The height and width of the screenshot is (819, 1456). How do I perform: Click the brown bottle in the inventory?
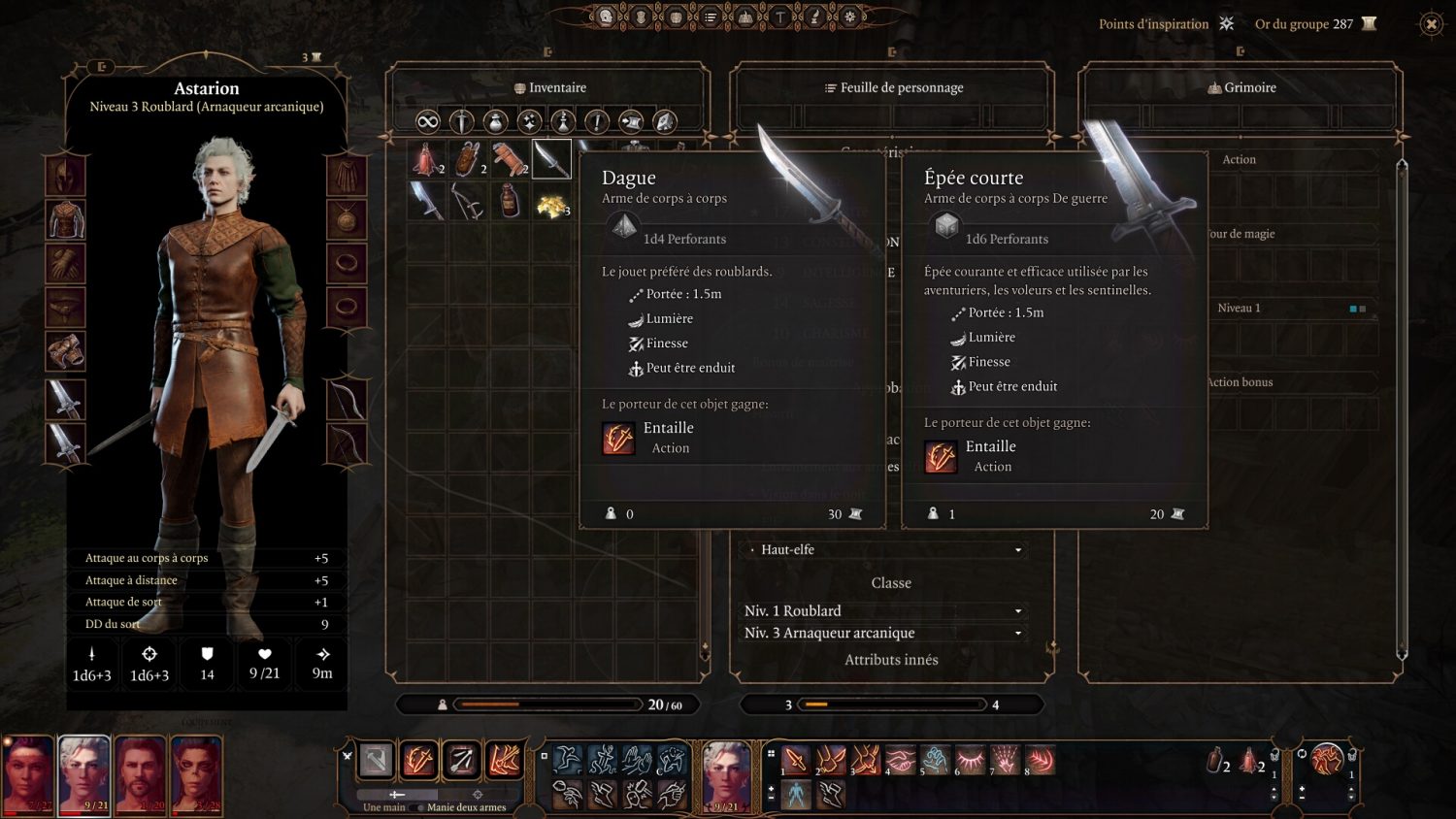click(x=510, y=202)
